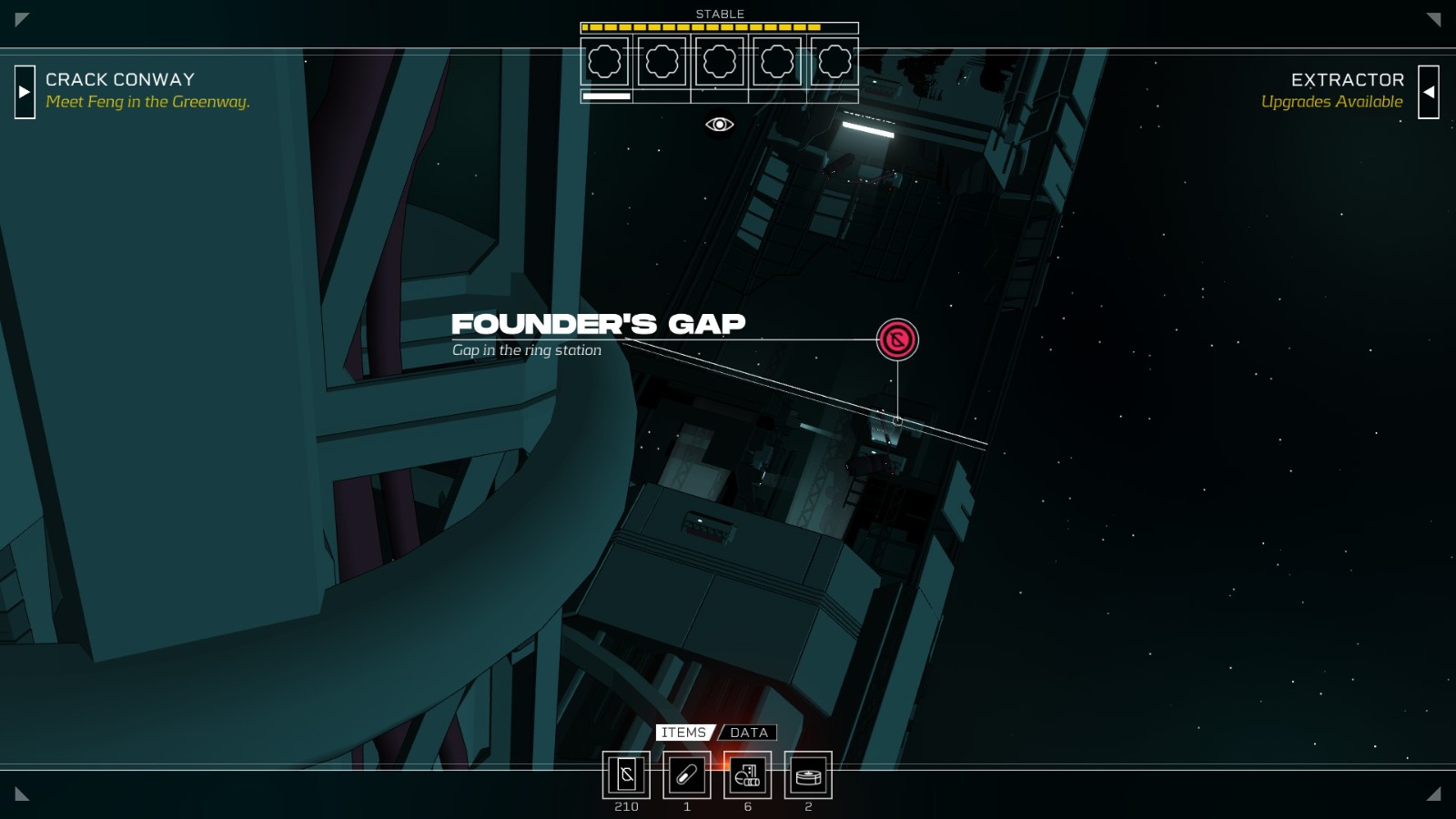
Task: Click the rightmost dice slot
Action: 833,61
